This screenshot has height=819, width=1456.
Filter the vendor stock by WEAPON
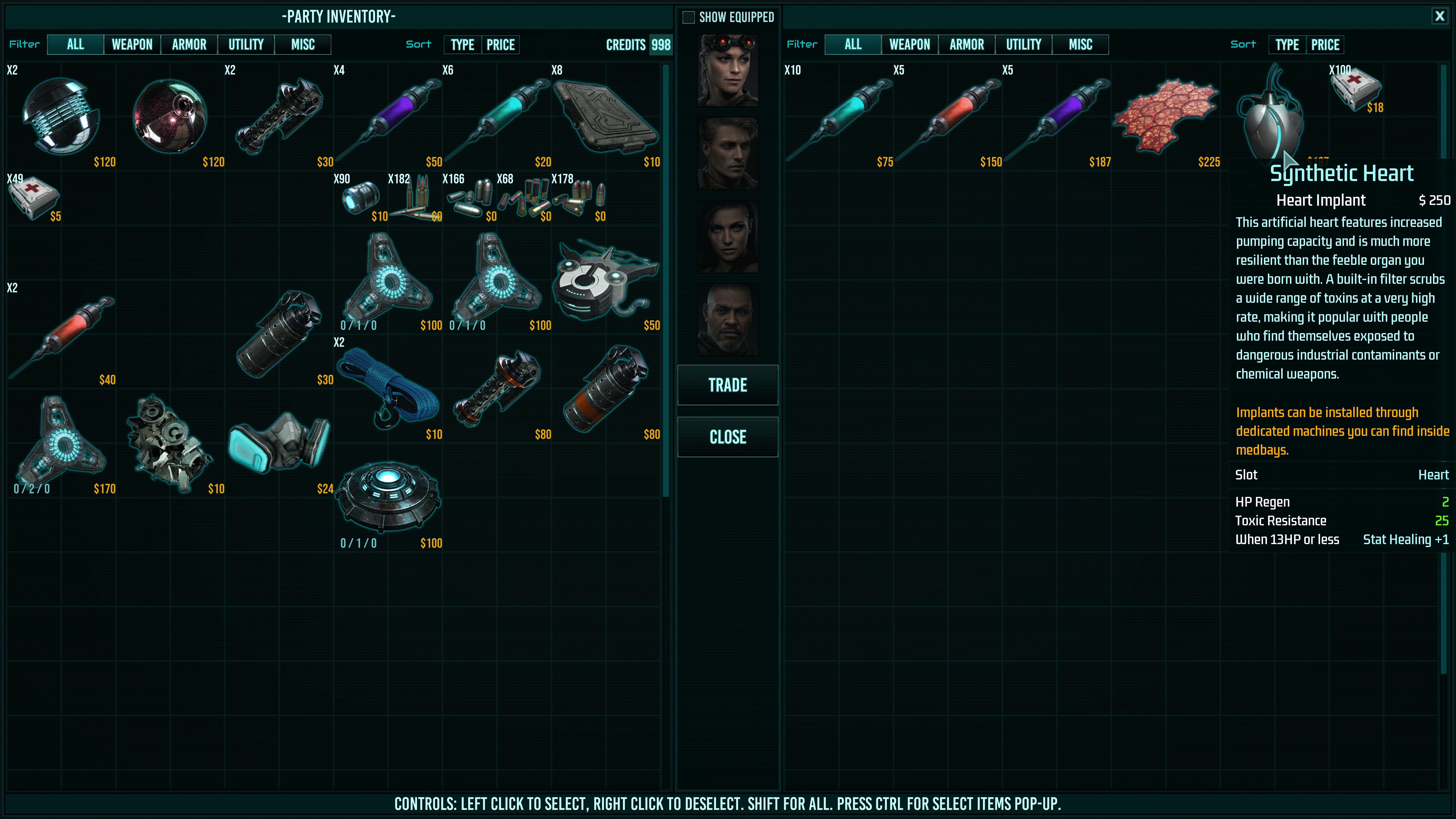coord(909,45)
